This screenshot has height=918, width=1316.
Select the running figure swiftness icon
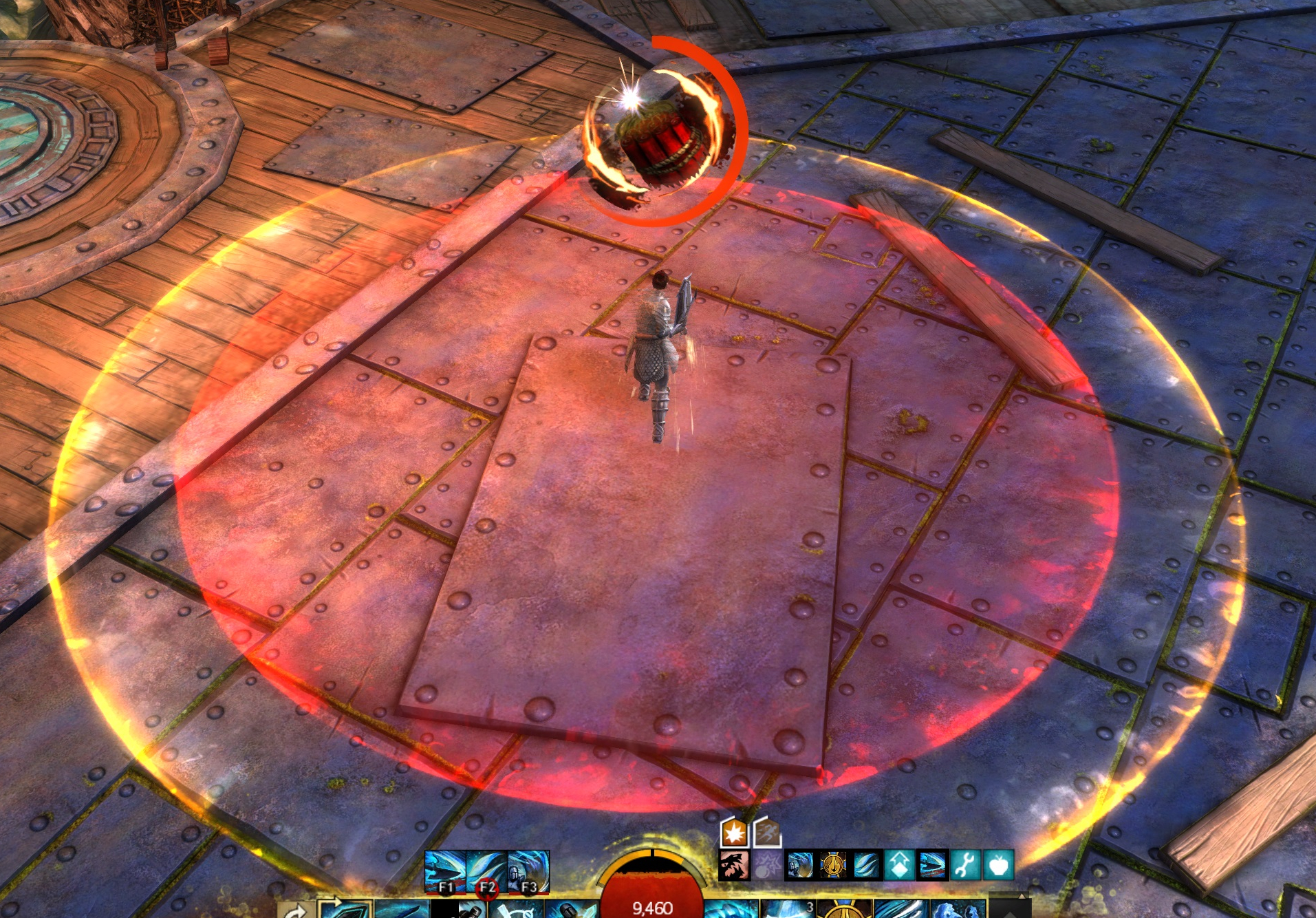pyautogui.click(x=767, y=833)
